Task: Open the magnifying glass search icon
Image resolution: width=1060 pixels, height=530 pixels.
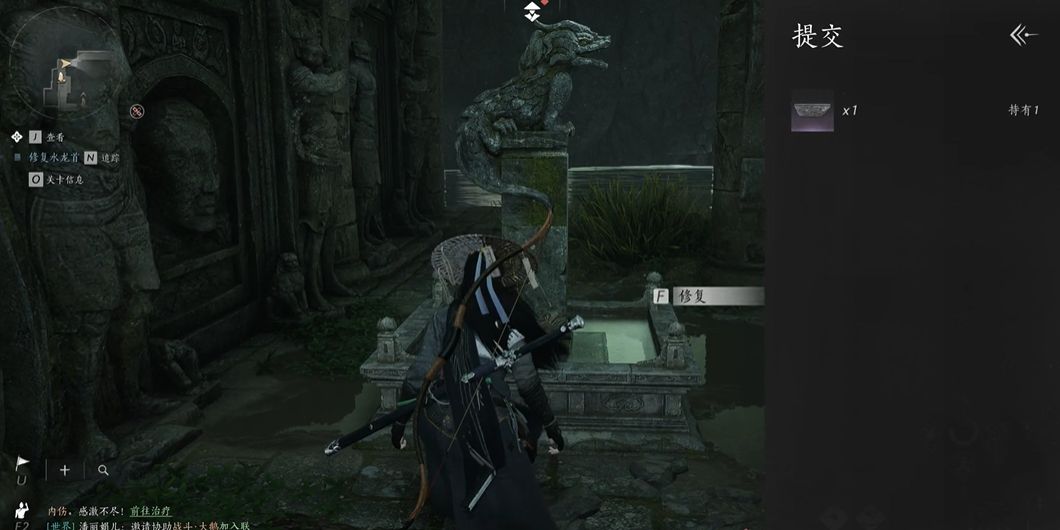Action: (x=103, y=470)
